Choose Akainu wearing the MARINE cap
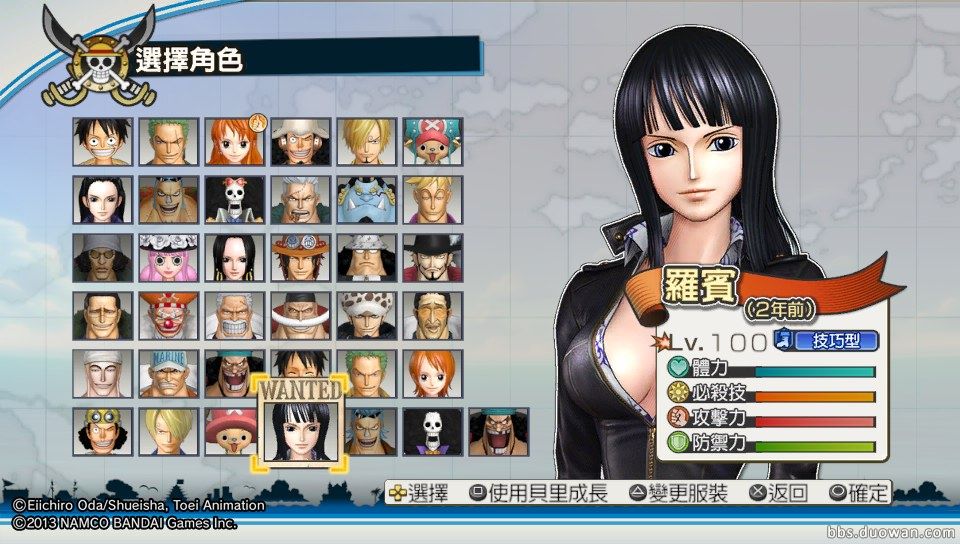Screen dimensions: 960x544 168,374
